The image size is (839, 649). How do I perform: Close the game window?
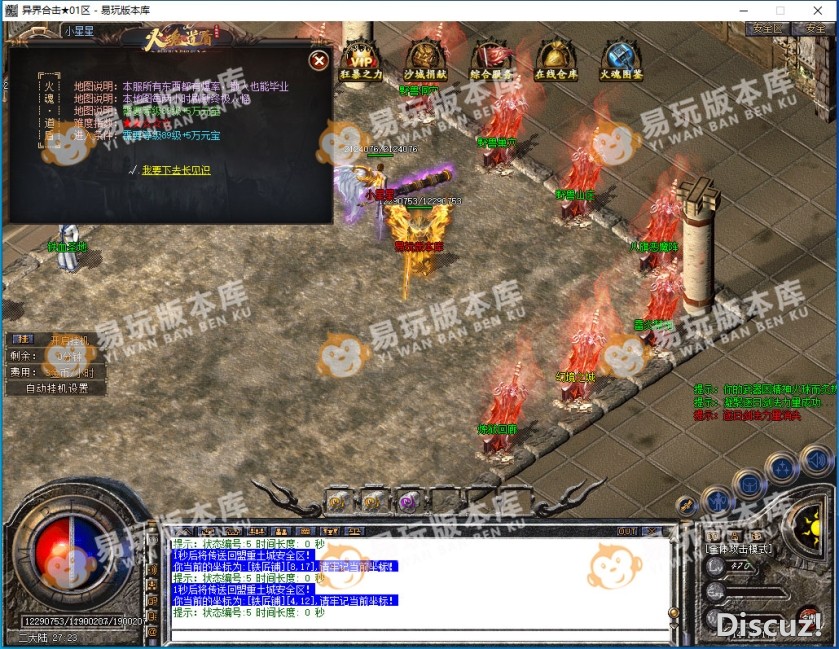(815, 10)
